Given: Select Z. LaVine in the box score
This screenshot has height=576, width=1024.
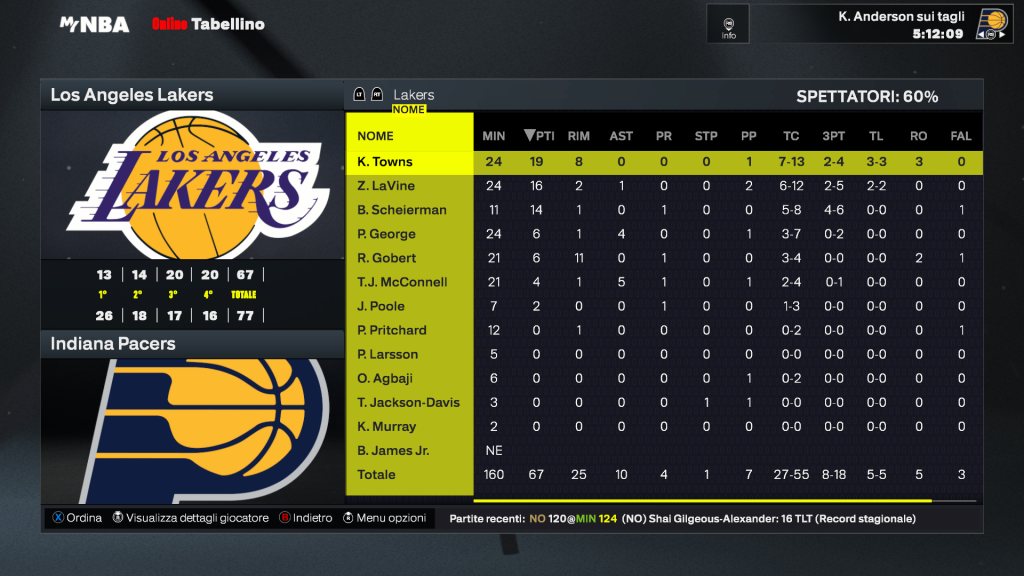Looking at the screenshot, I should pos(386,186).
